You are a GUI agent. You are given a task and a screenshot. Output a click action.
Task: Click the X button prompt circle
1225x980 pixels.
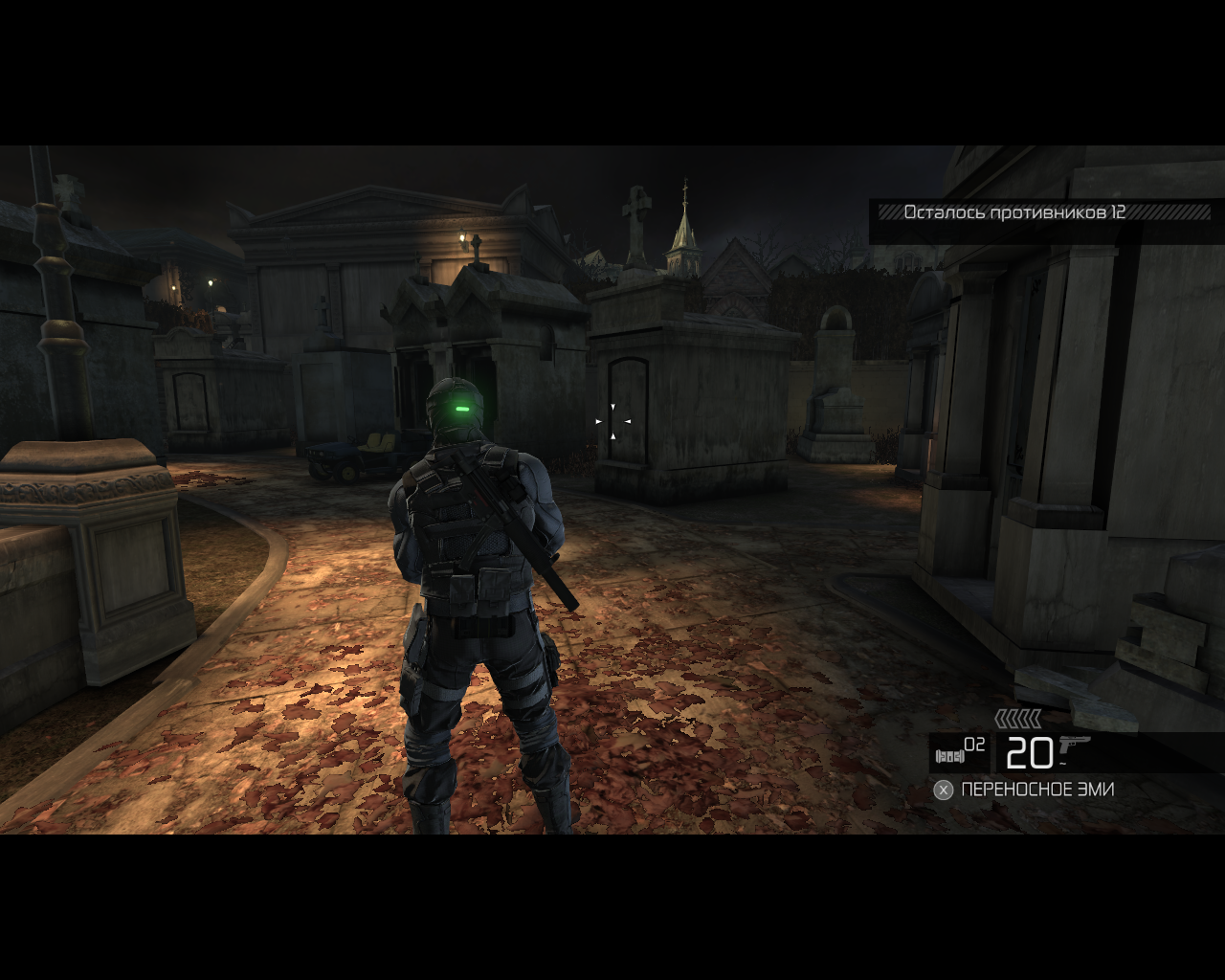click(944, 790)
